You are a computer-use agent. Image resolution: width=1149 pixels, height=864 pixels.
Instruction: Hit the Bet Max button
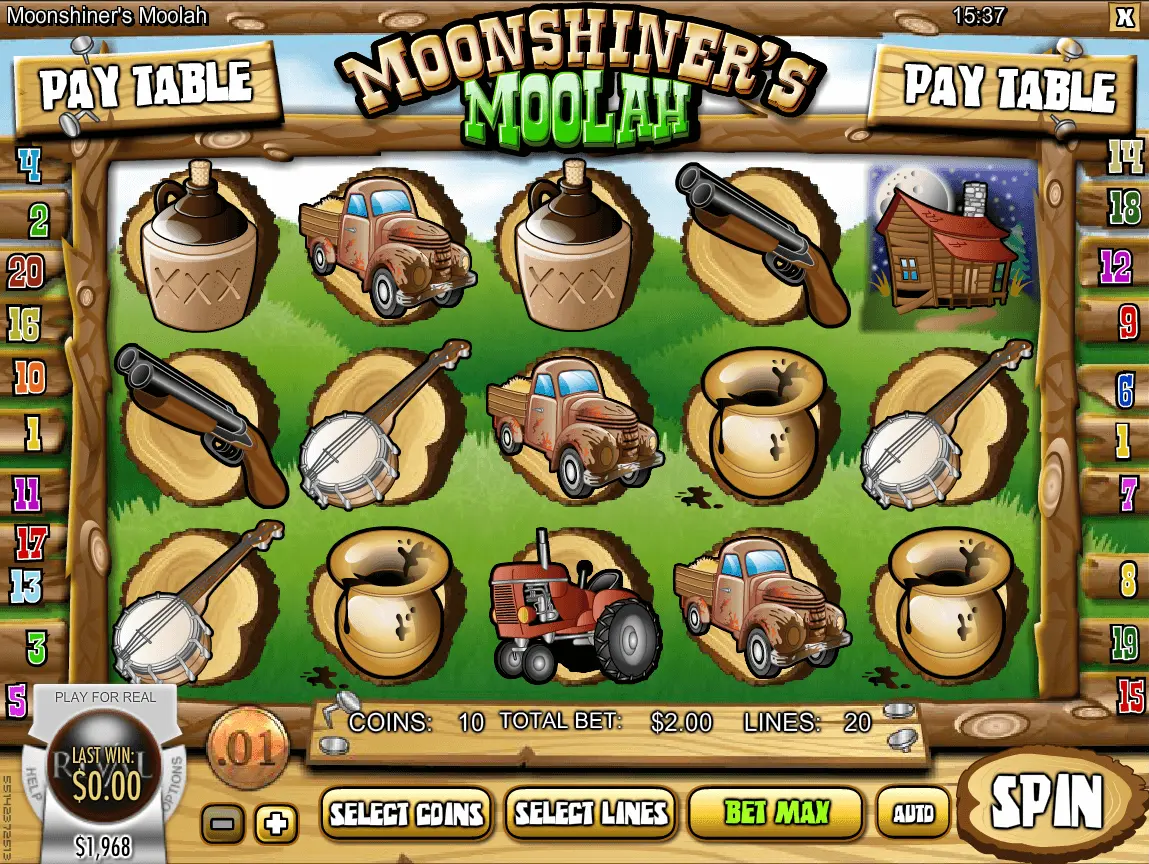[776, 812]
